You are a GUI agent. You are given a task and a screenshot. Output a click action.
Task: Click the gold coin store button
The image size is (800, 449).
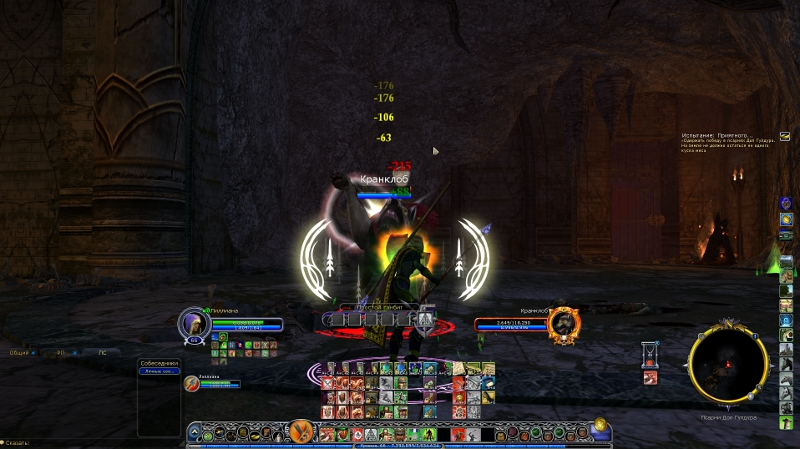click(601, 424)
